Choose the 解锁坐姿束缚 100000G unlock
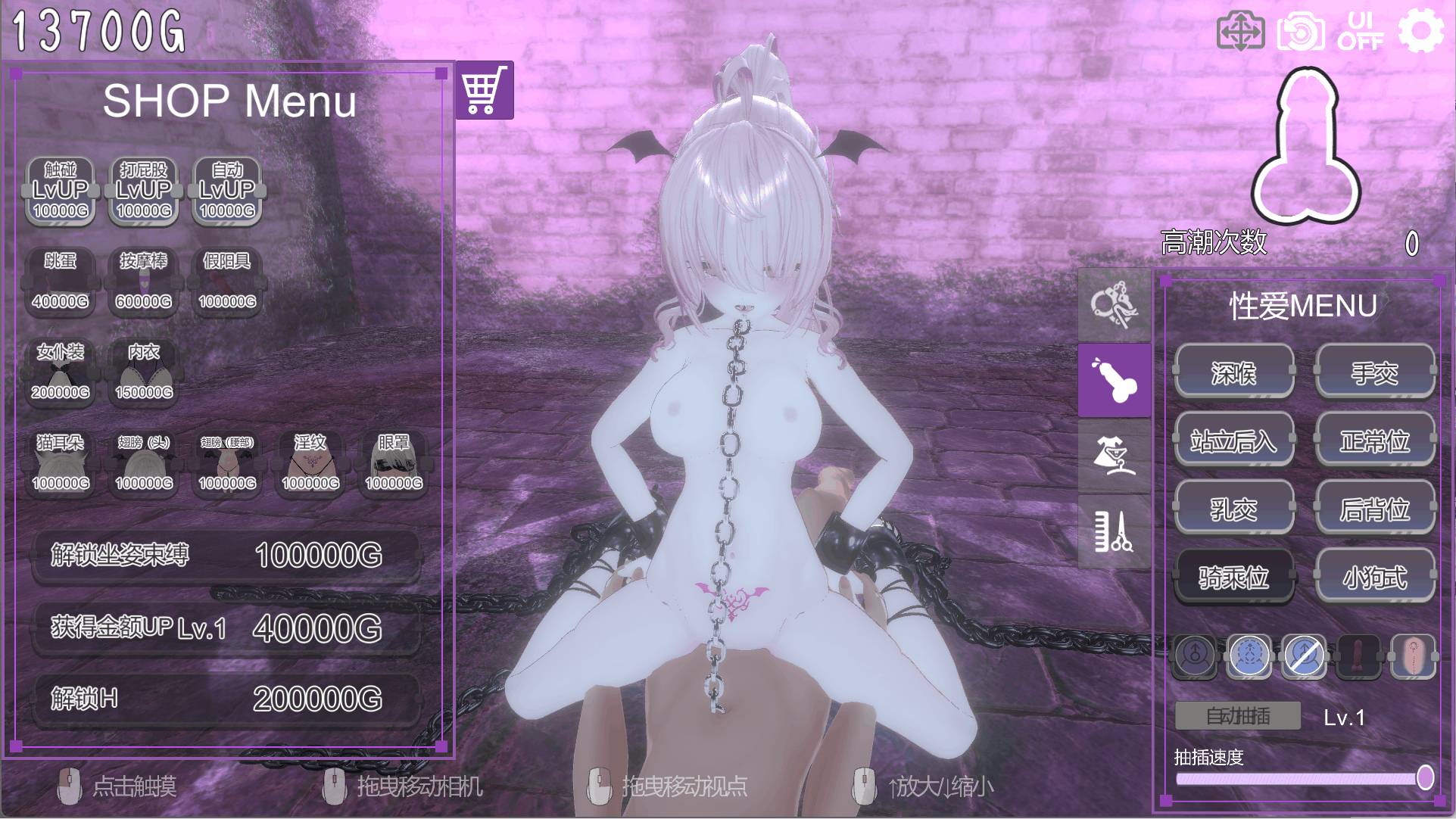Image resolution: width=1456 pixels, height=819 pixels. point(226,556)
